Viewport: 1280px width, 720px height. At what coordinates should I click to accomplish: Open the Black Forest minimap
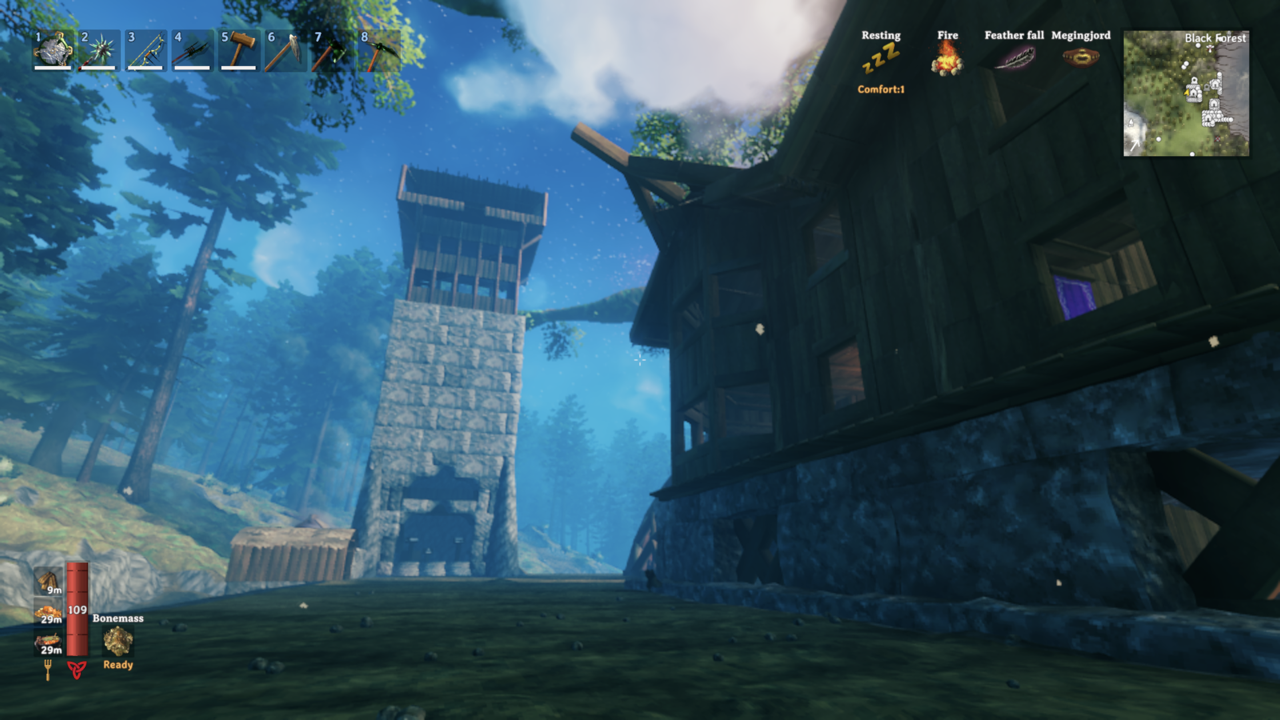point(1186,93)
